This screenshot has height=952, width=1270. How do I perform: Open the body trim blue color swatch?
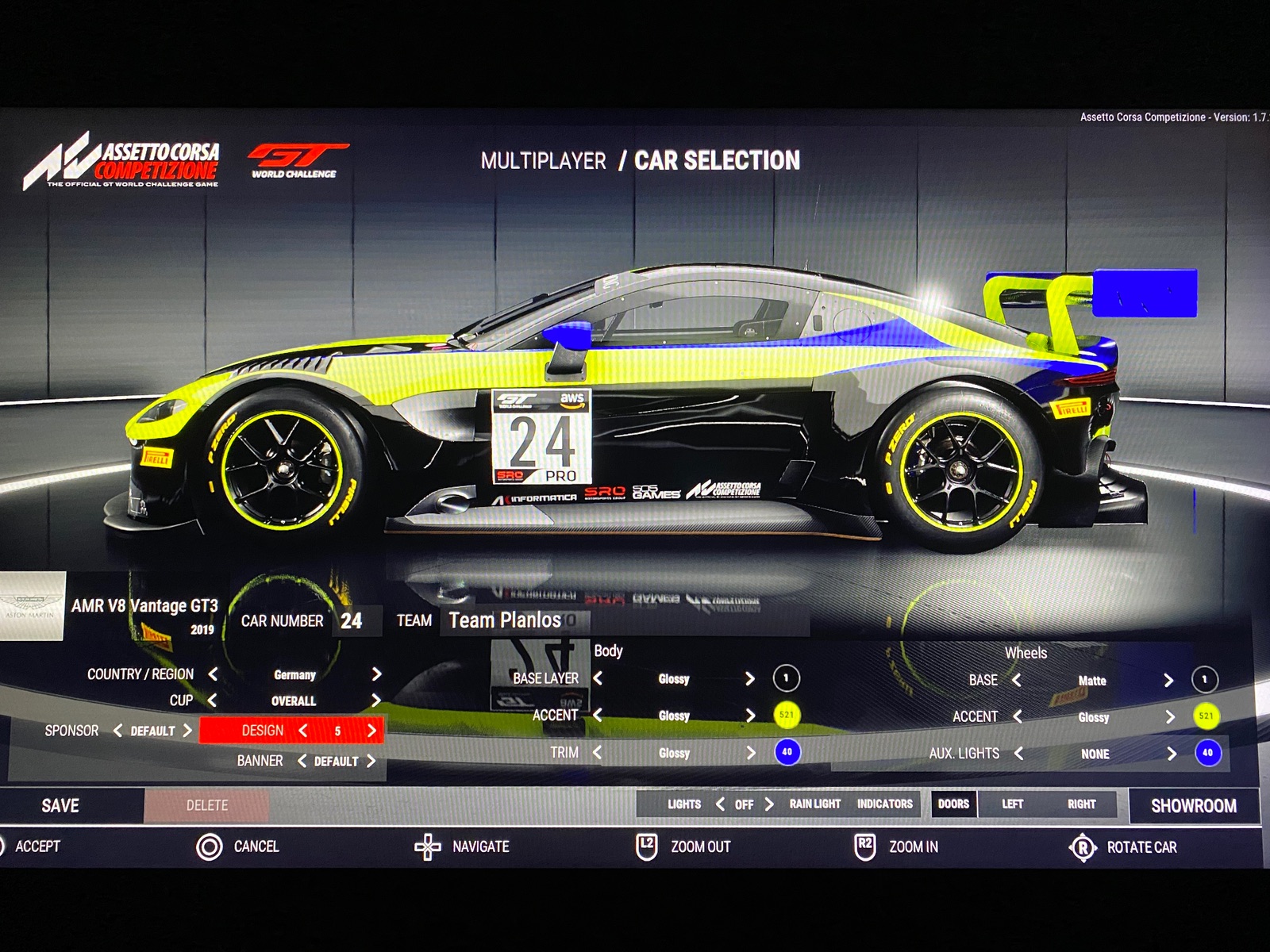click(x=787, y=752)
